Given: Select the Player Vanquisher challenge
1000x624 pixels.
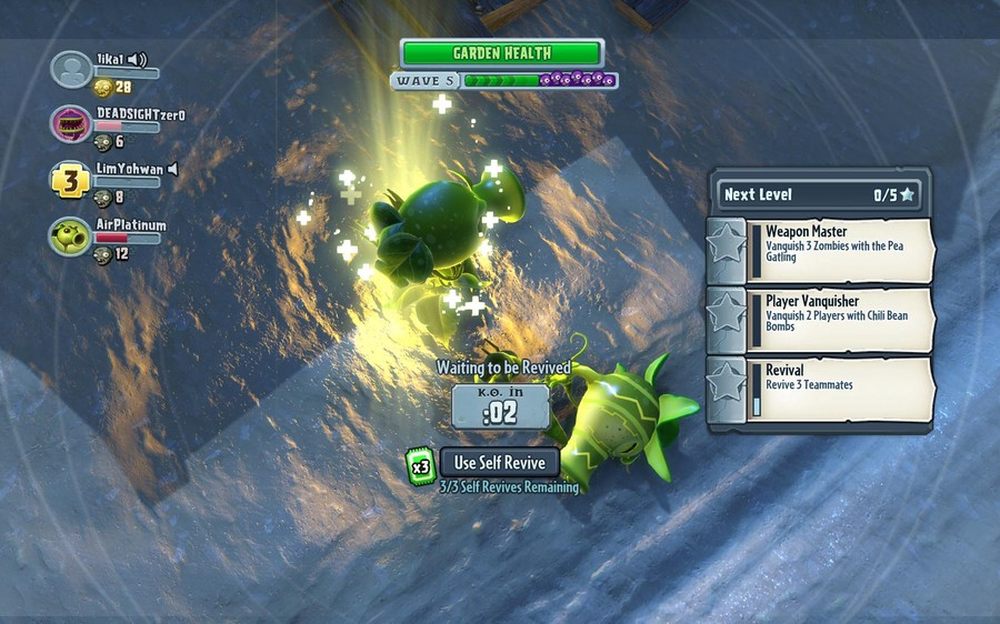Looking at the screenshot, I should pyautogui.click(x=820, y=319).
